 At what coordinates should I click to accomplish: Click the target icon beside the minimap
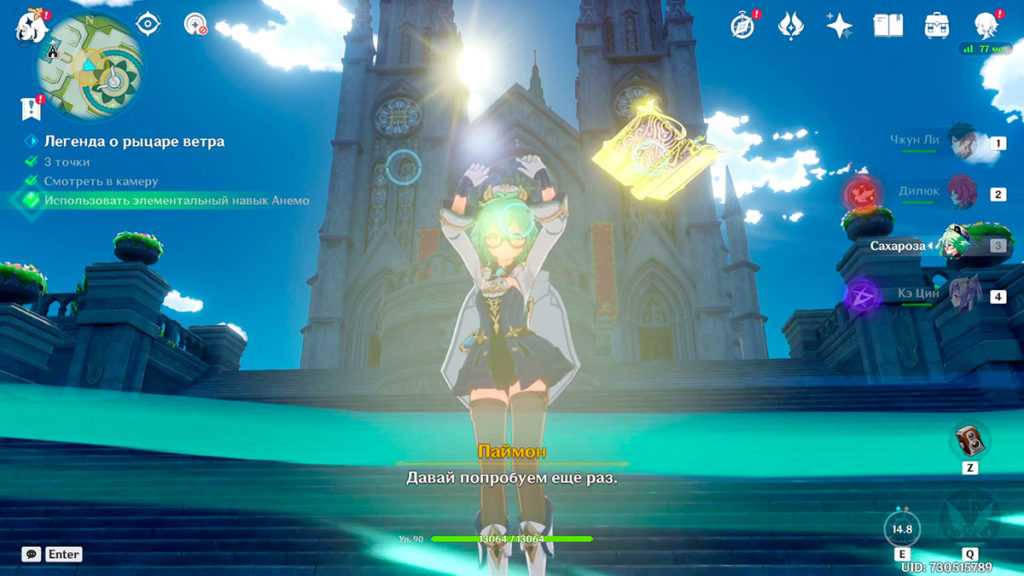tap(148, 23)
